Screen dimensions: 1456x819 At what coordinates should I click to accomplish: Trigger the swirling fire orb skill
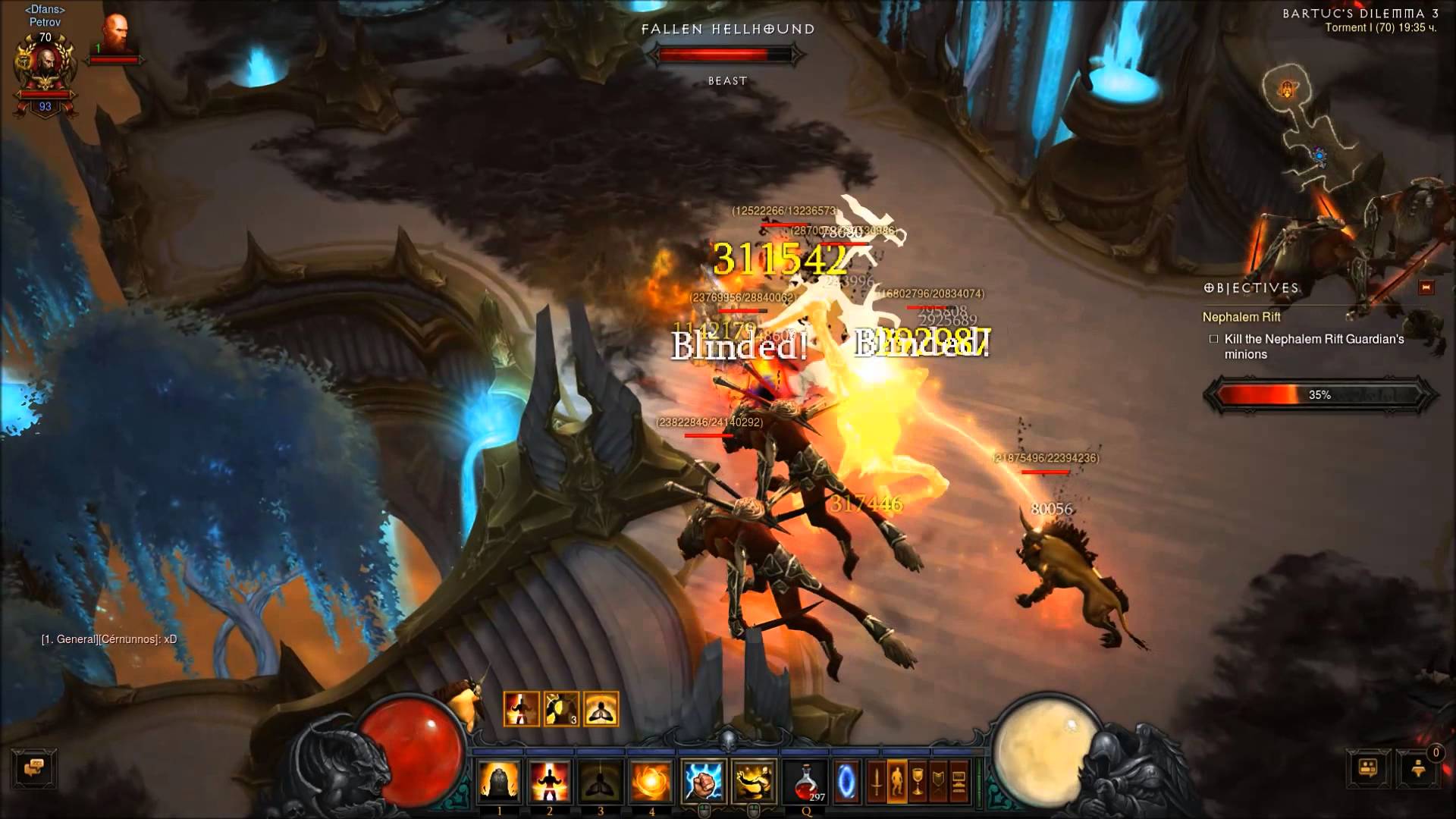tap(651, 781)
